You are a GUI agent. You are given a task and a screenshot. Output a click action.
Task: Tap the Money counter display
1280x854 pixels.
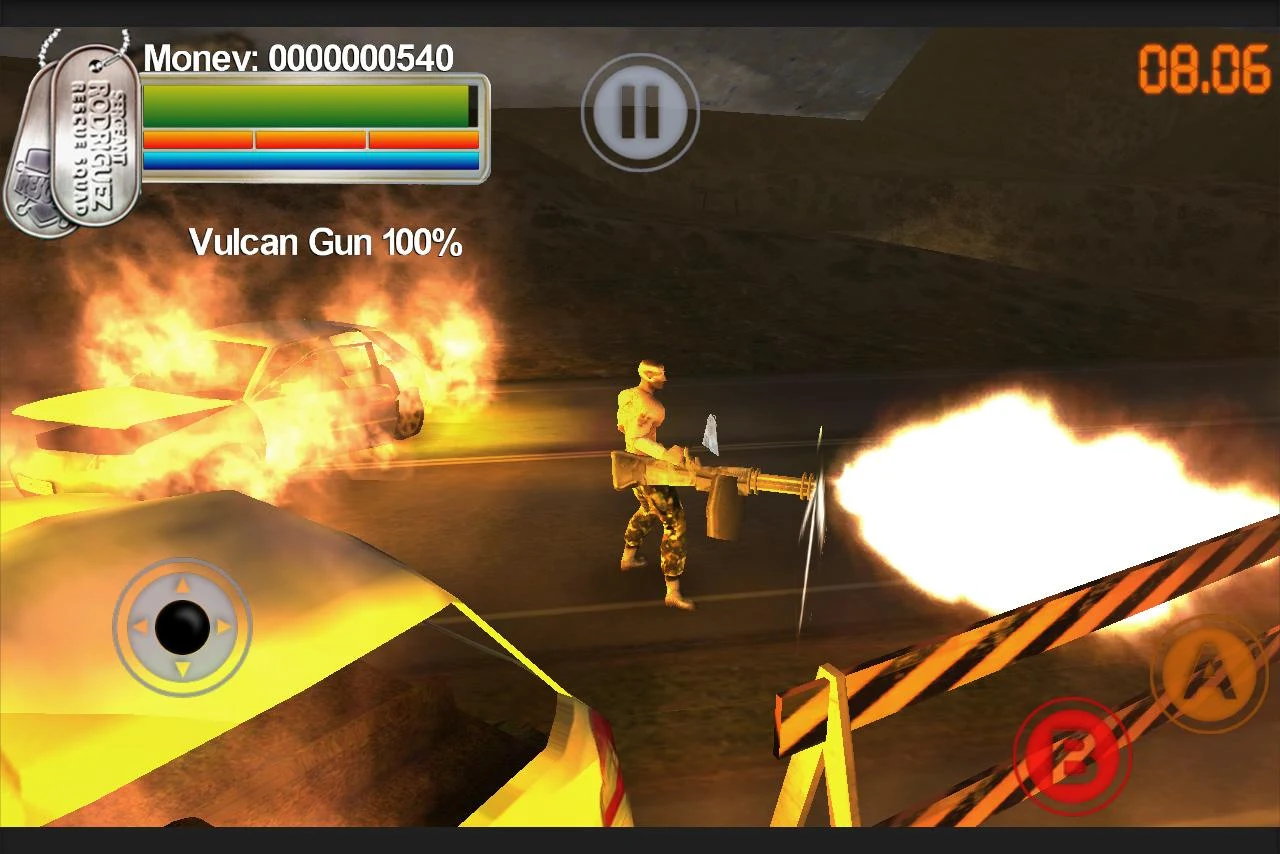[x=300, y=60]
